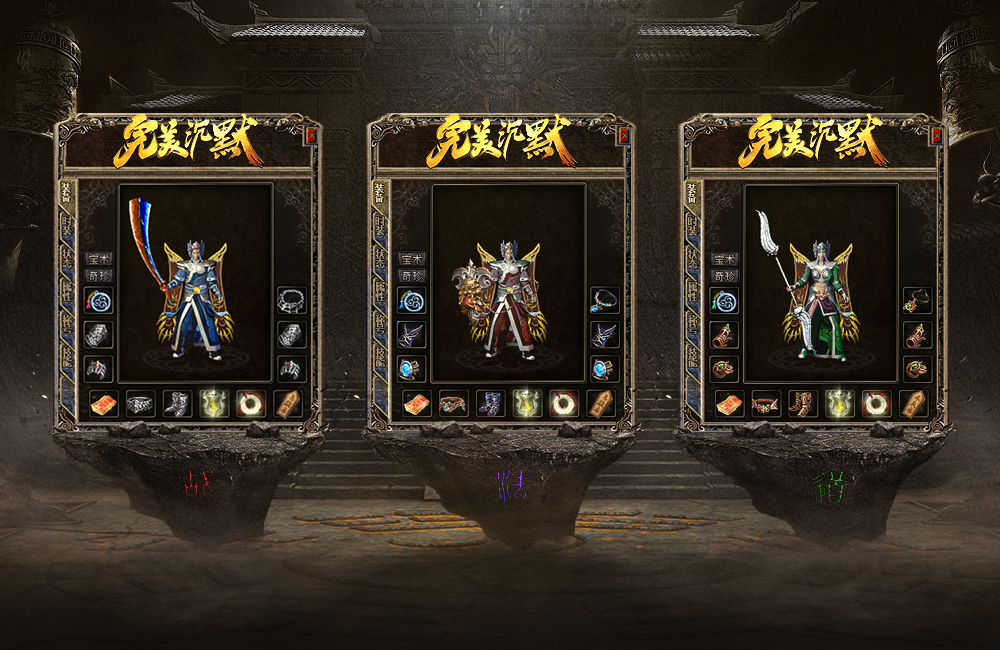Select the 技能 tab in the warrior panel
1000x650 pixels.
(x=68, y=355)
